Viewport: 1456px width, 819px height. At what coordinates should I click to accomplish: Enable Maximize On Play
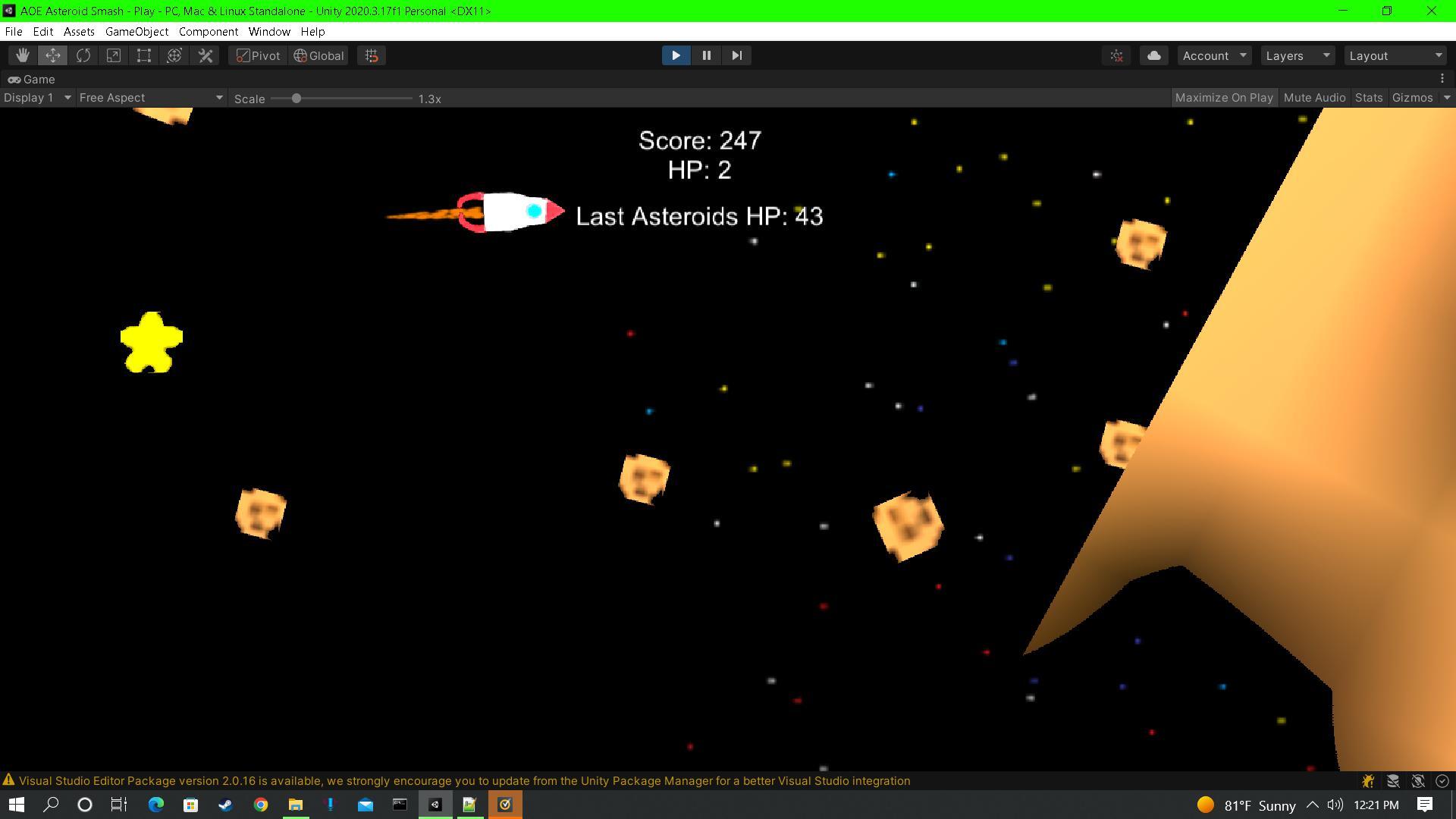(x=1224, y=97)
